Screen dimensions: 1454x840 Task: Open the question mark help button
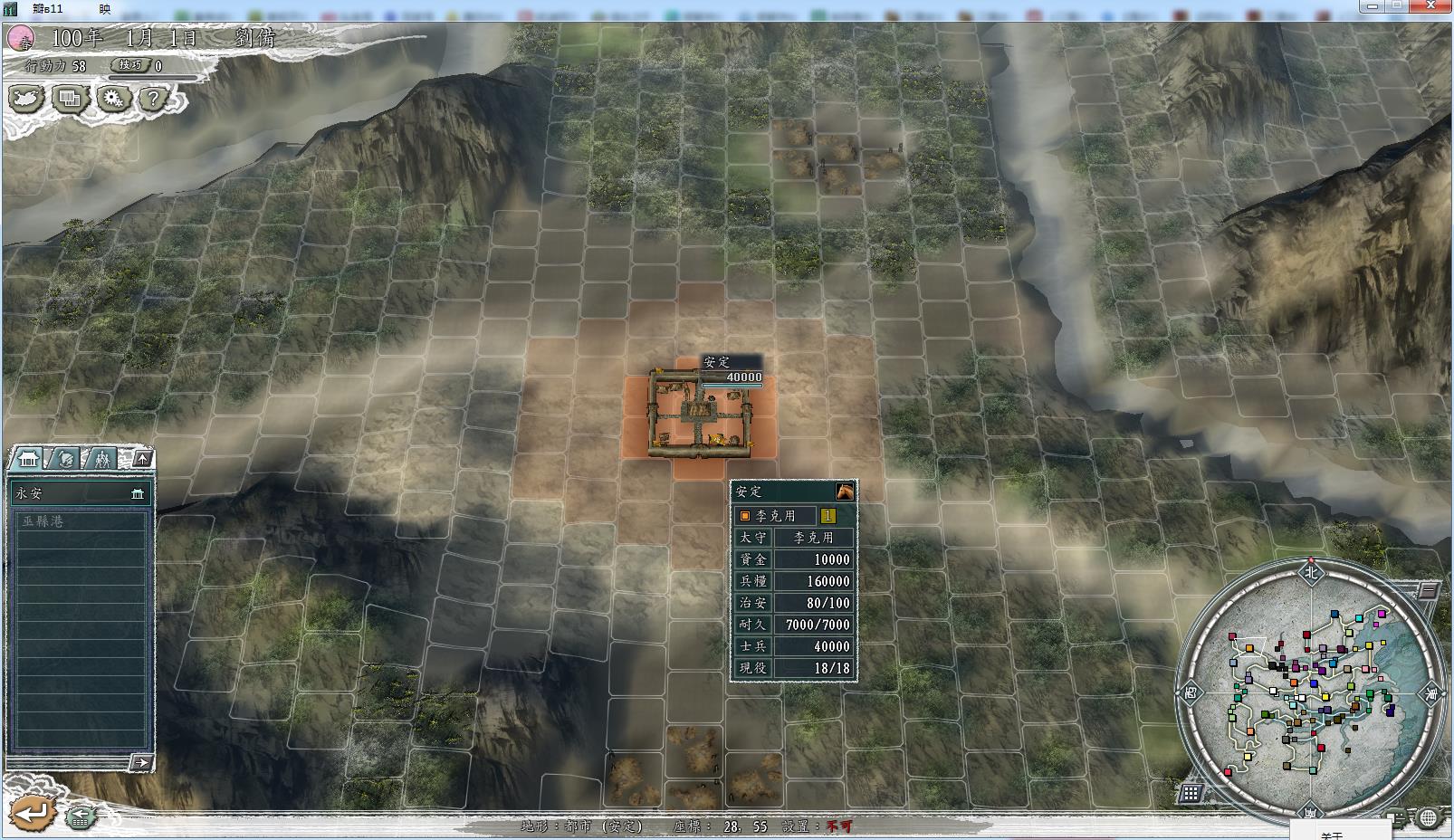point(154,99)
